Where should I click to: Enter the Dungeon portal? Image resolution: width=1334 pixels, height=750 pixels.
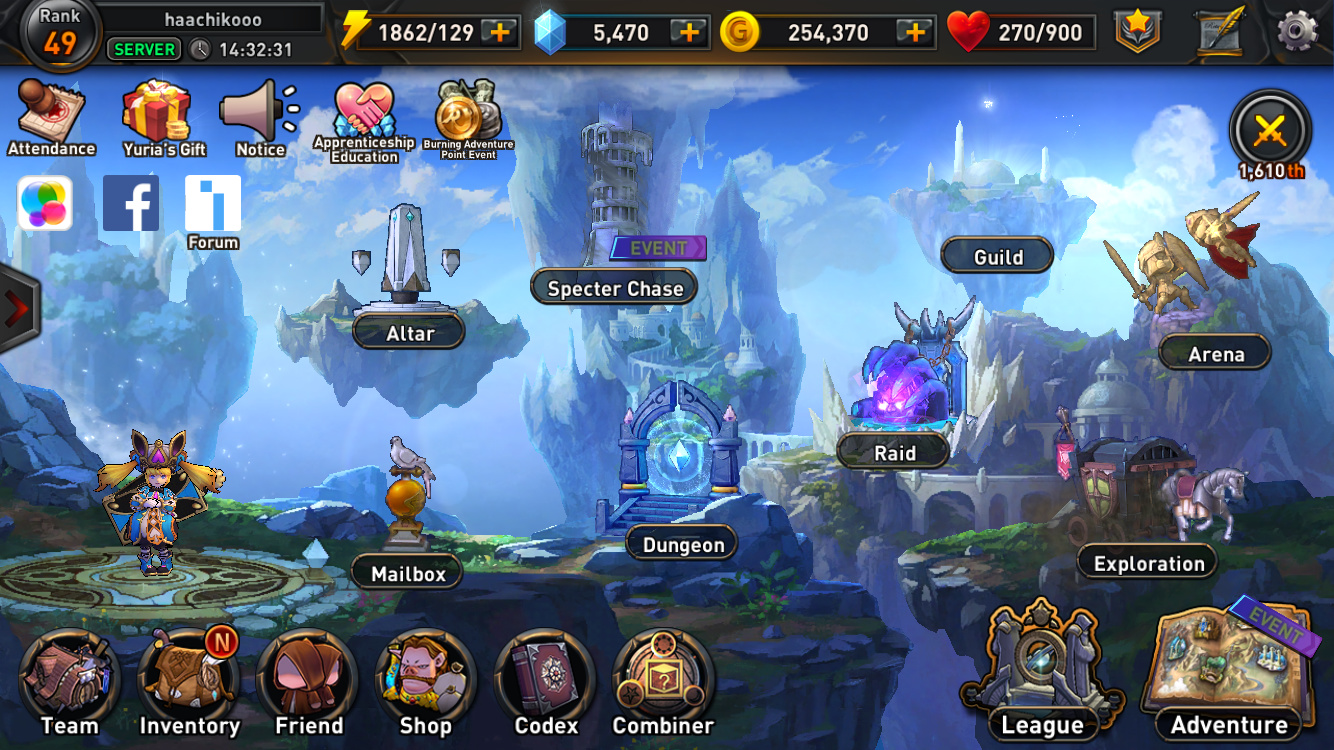coord(683,544)
